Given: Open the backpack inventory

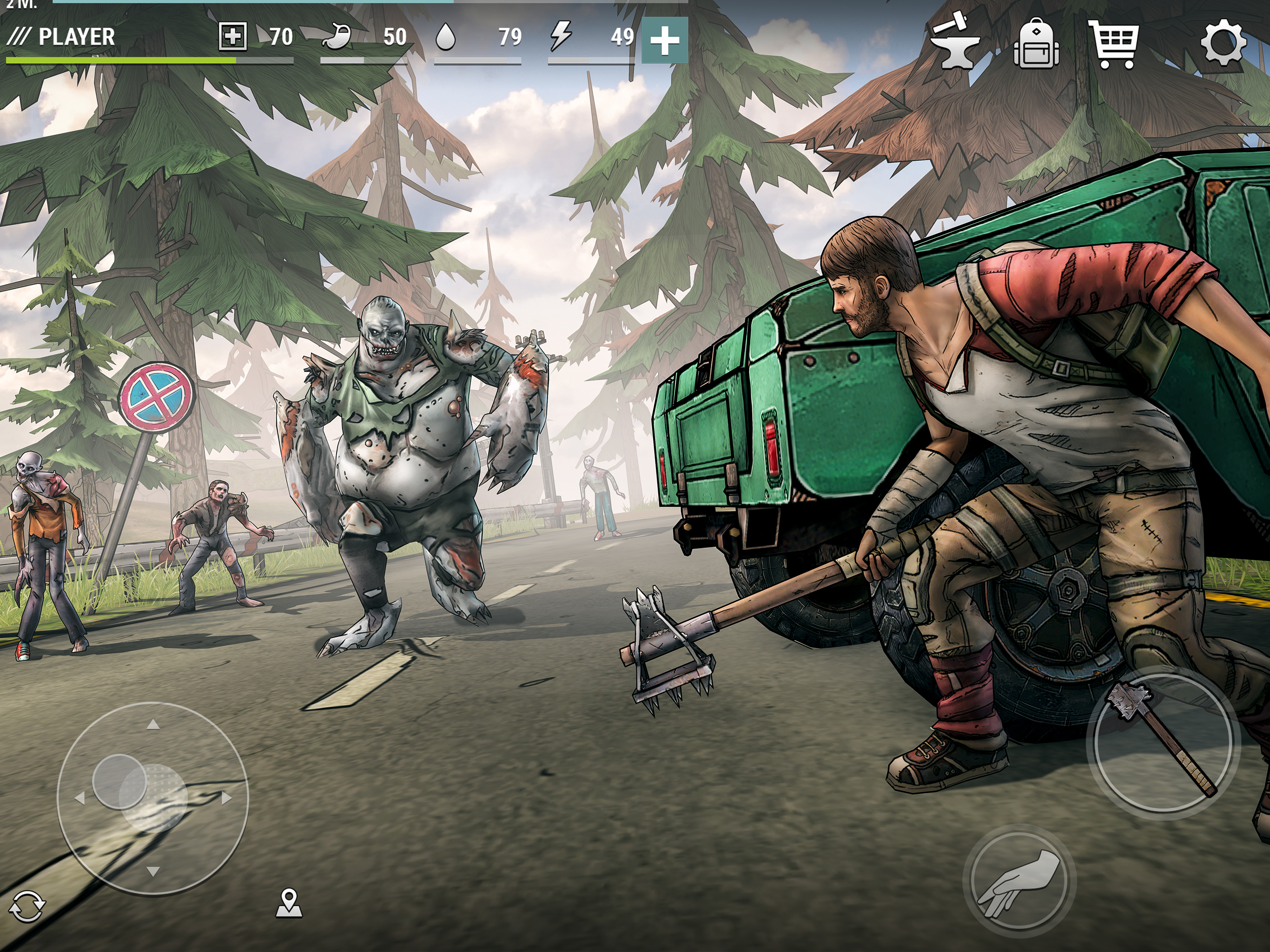Looking at the screenshot, I should [x=1036, y=44].
